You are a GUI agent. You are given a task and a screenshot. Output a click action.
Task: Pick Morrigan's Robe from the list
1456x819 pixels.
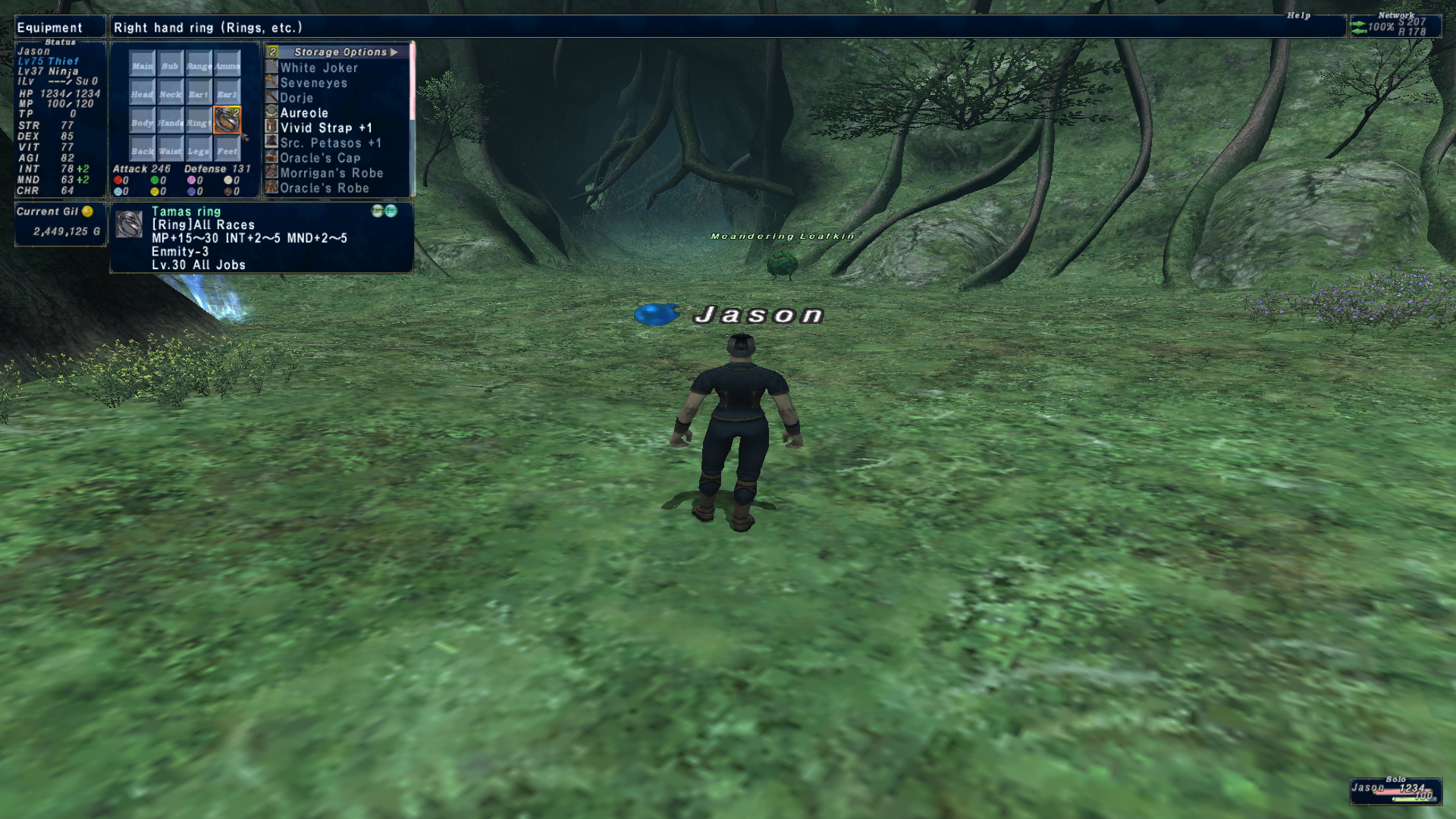point(331,173)
